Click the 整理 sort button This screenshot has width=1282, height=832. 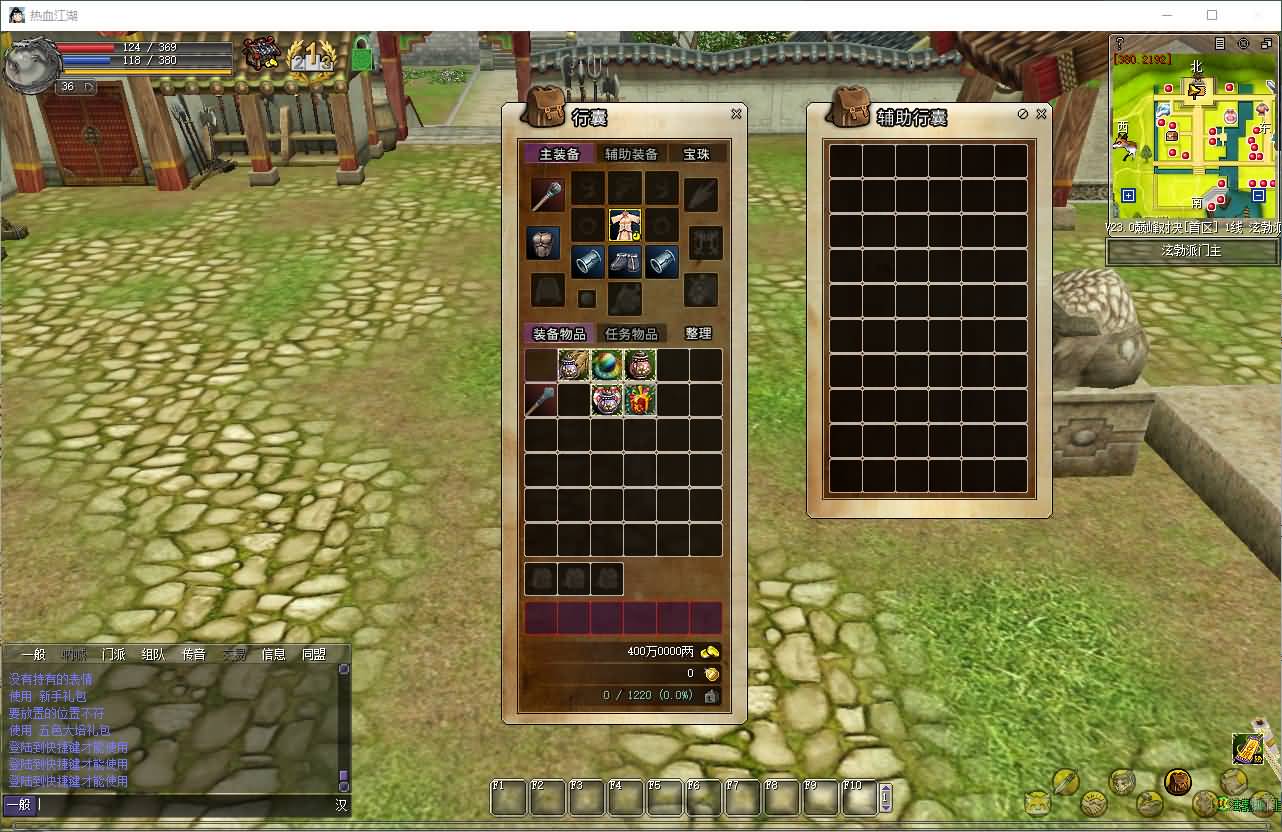click(x=698, y=334)
